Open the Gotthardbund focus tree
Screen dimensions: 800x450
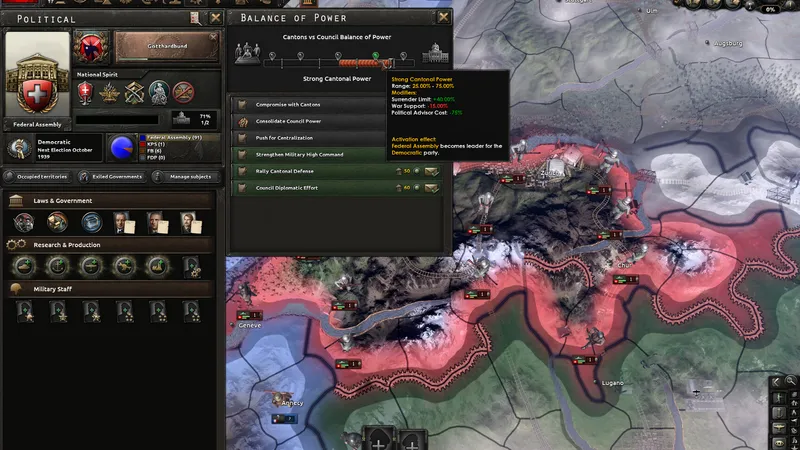click(x=165, y=46)
